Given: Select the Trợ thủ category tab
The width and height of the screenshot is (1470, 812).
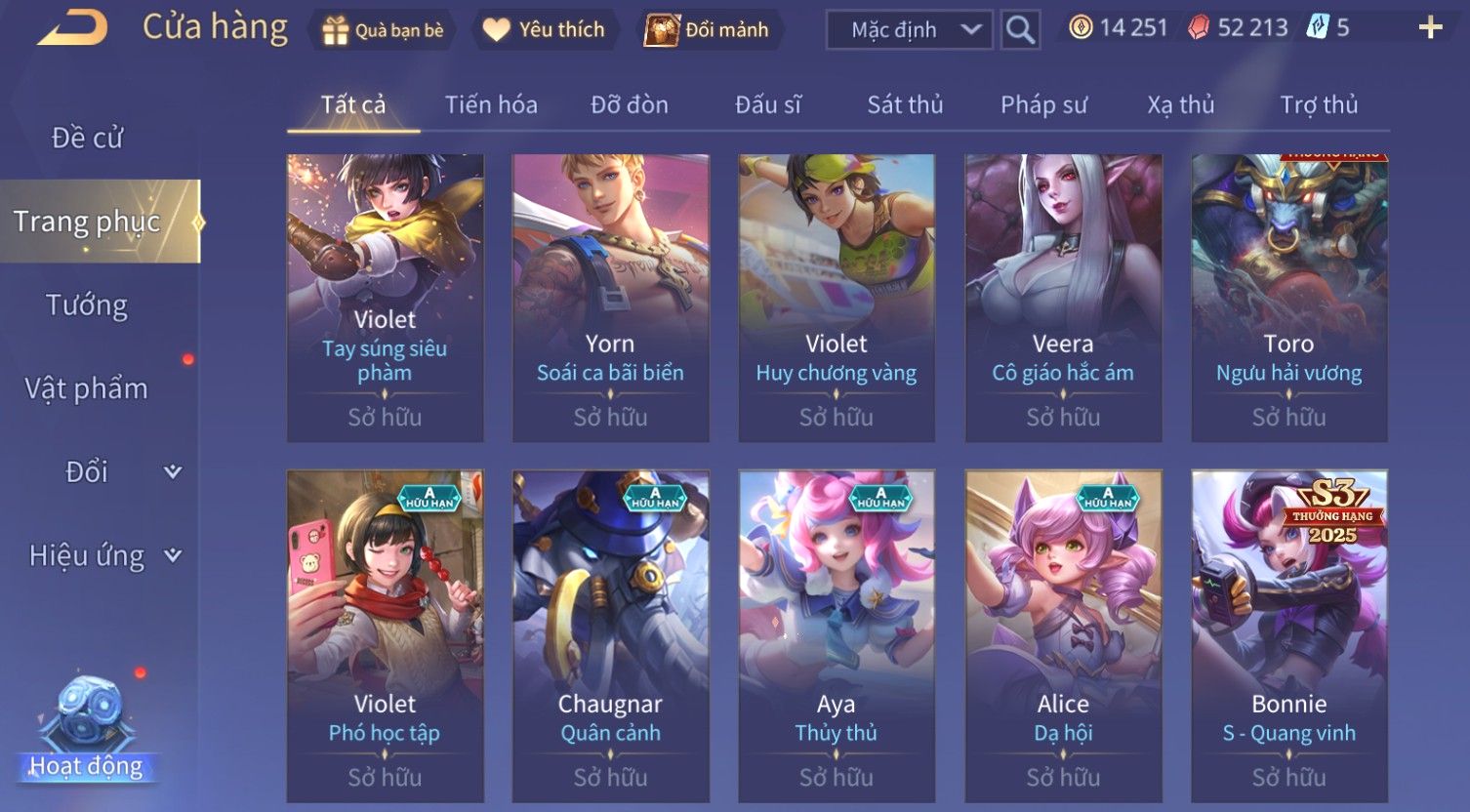Looking at the screenshot, I should [1319, 104].
